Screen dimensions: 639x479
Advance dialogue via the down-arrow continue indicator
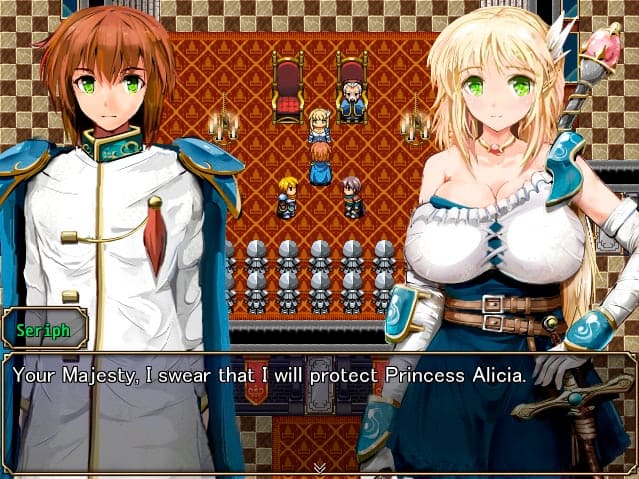(319, 467)
